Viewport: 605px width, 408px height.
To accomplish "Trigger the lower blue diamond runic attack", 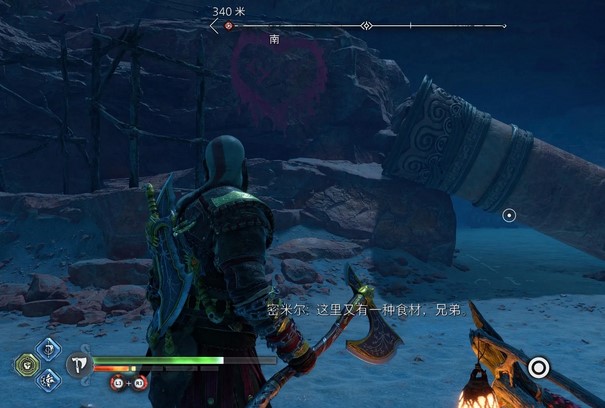I will tap(46, 379).
